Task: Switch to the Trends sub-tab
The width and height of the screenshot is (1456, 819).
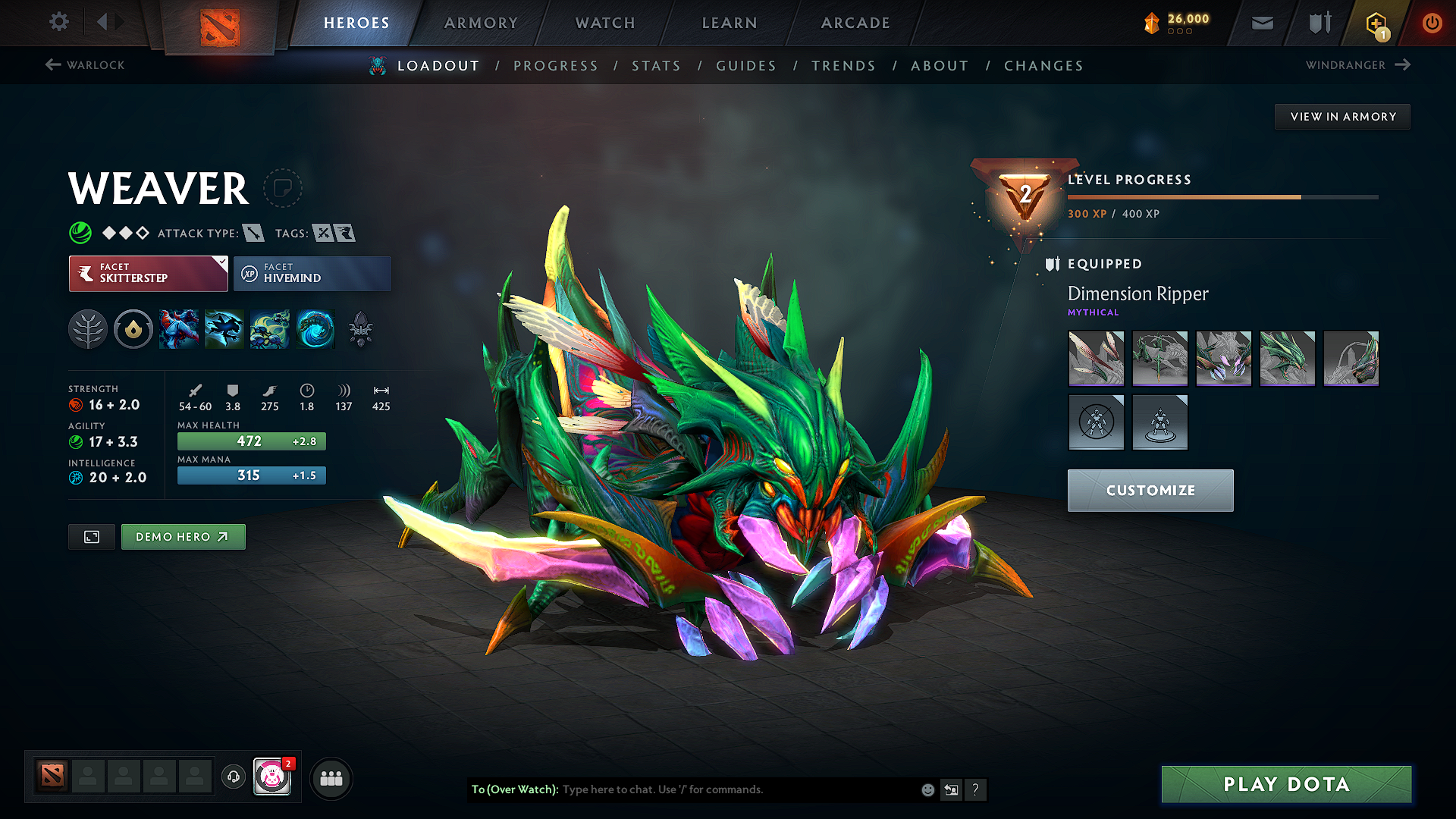Action: click(x=843, y=66)
